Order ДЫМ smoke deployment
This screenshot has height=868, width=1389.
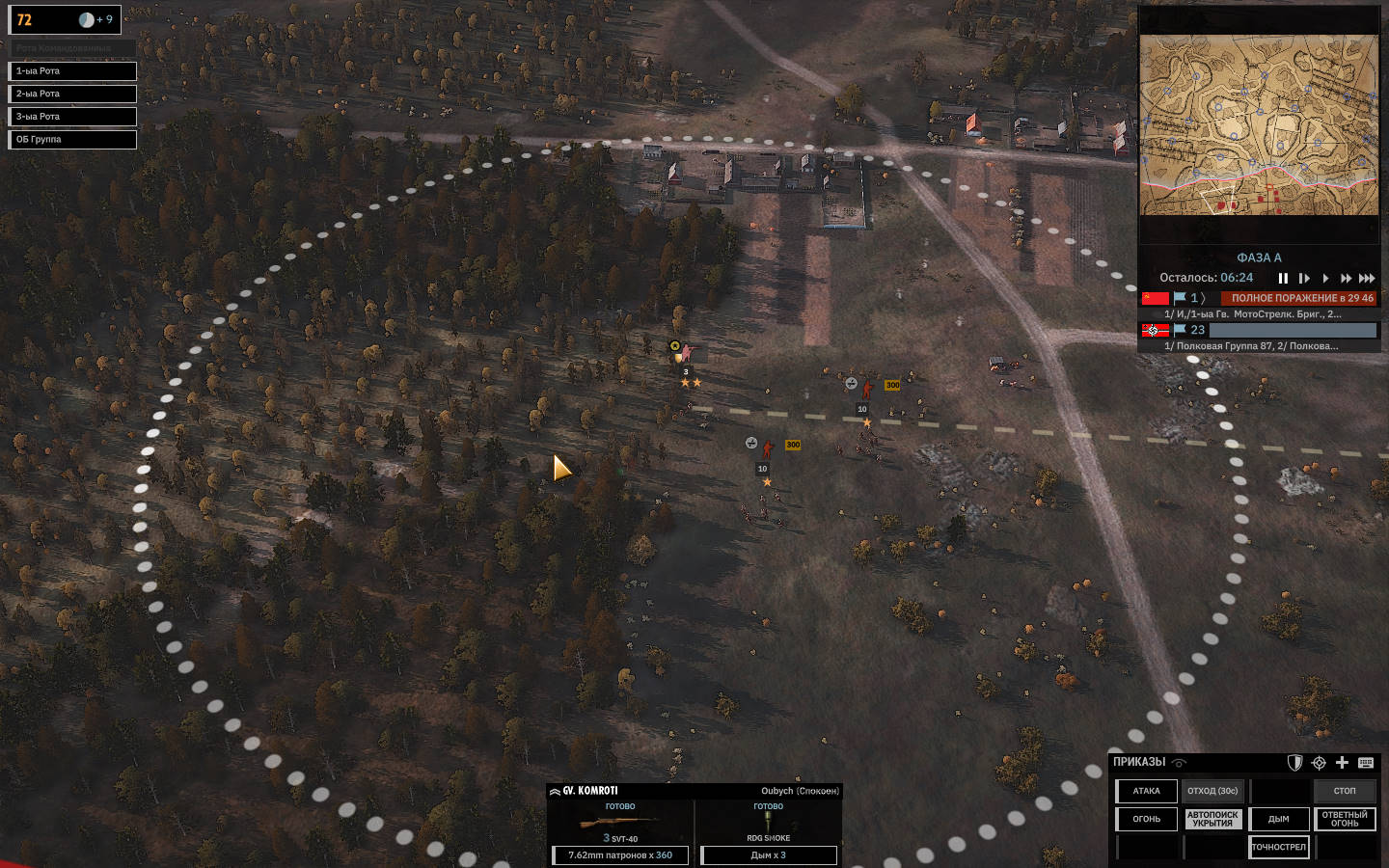(1279, 819)
